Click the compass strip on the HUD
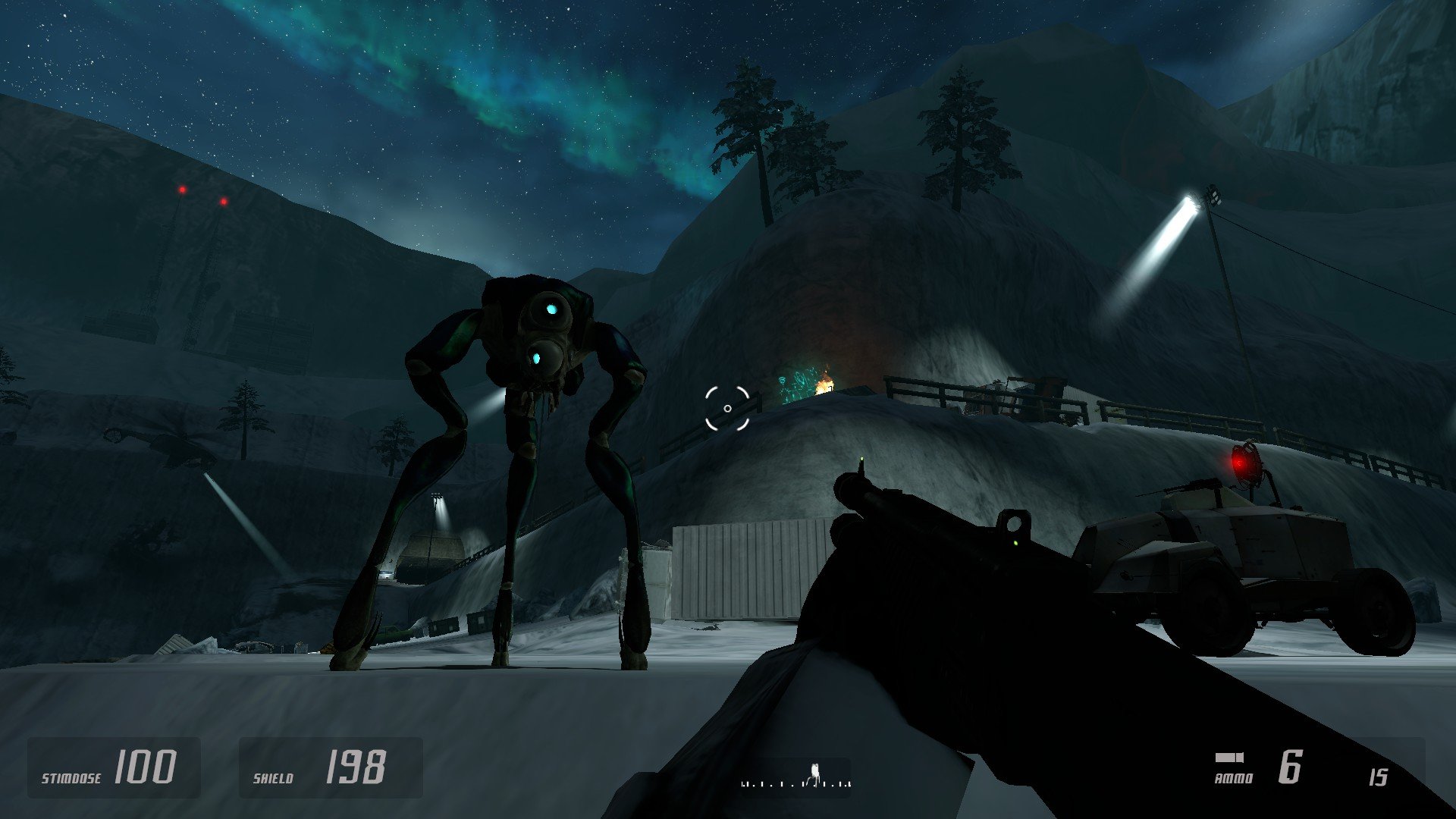The width and height of the screenshot is (1456, 819). pyautogui.click(x=795, y=780)
